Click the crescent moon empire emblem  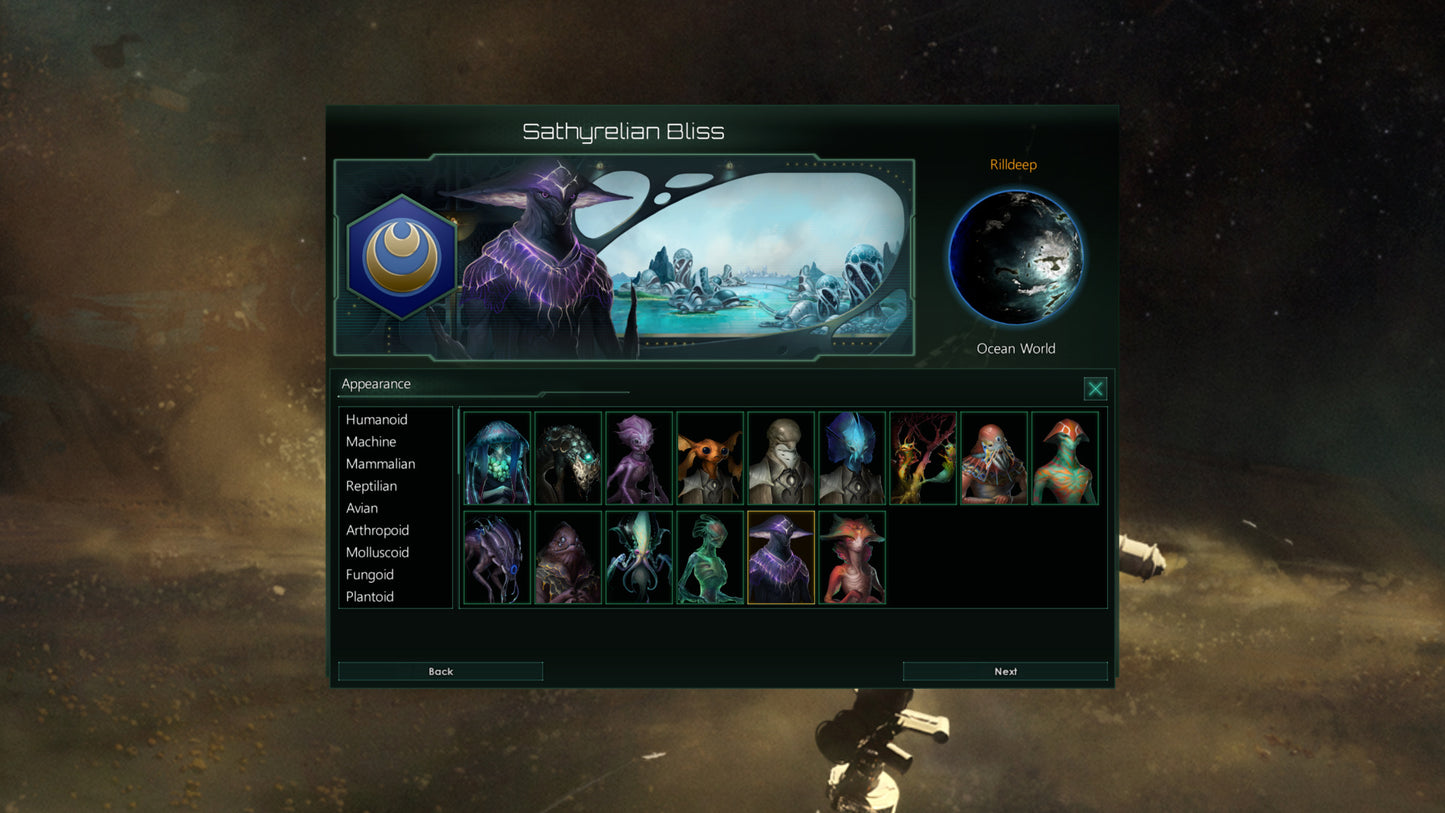point(402,257)
